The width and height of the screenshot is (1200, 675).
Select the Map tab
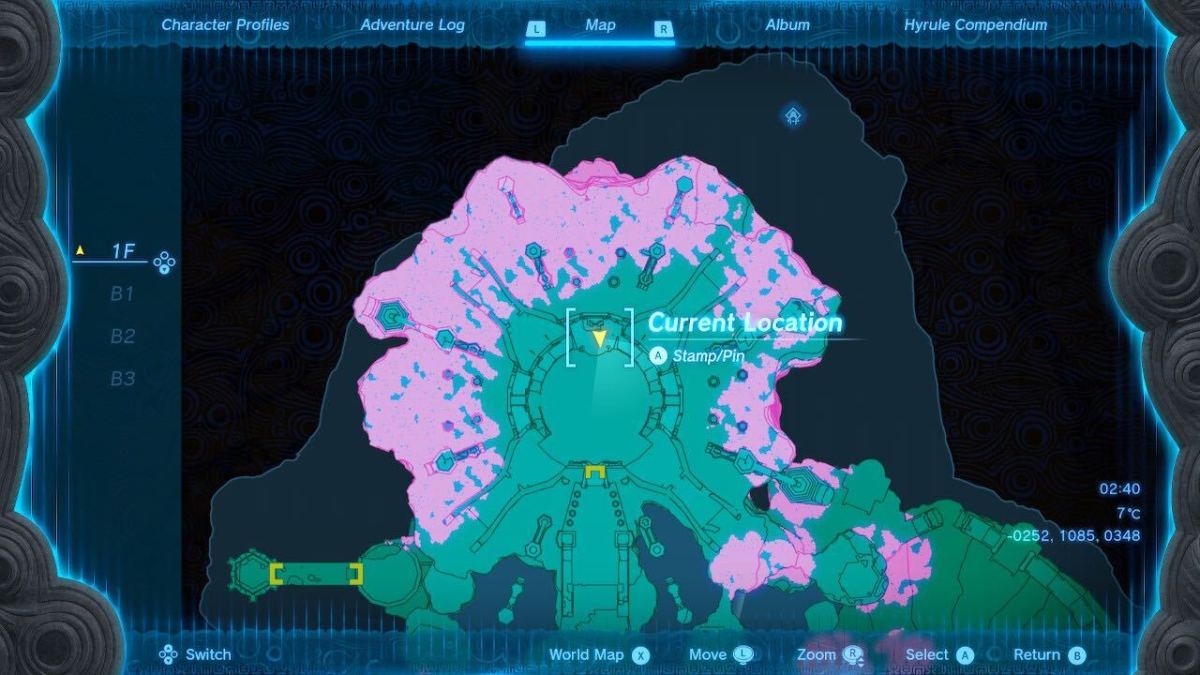600,26
